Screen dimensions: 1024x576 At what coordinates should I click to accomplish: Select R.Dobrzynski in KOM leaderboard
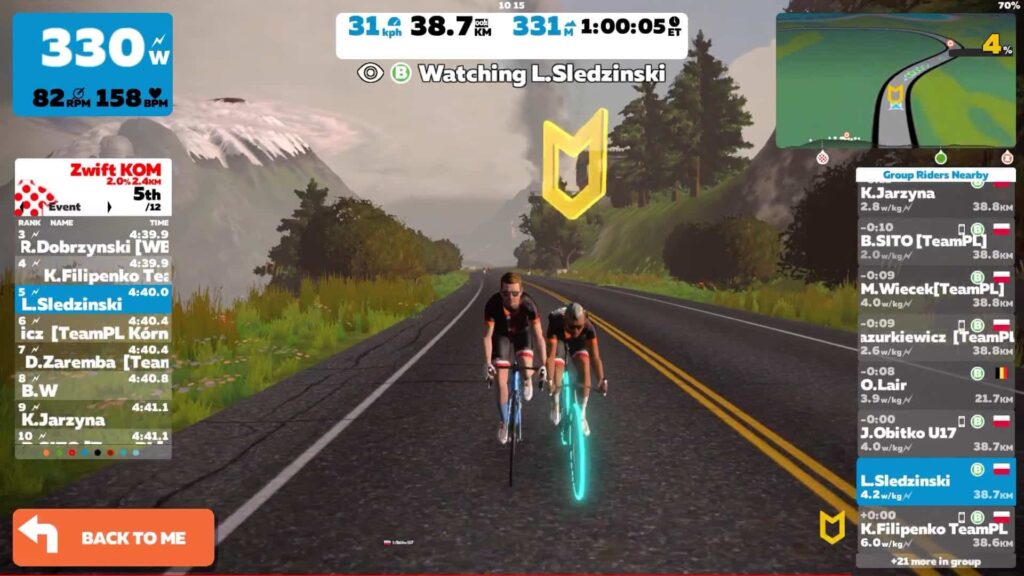pos(93,241)
